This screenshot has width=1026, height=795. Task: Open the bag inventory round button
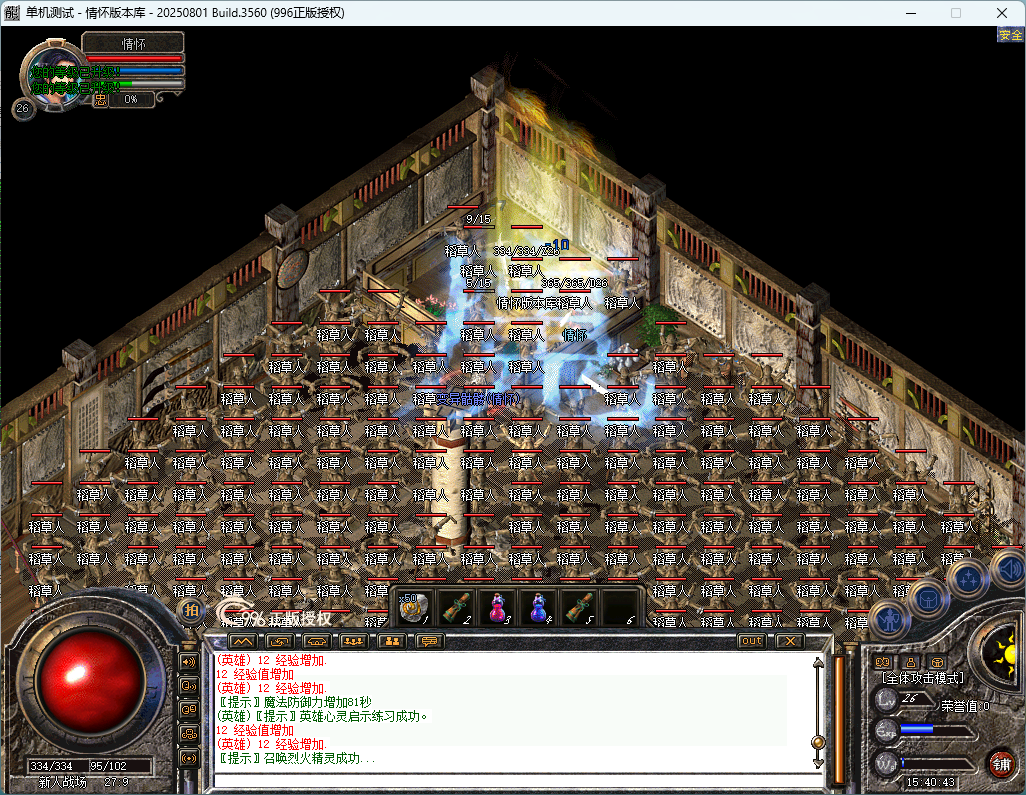click(929, 598)
